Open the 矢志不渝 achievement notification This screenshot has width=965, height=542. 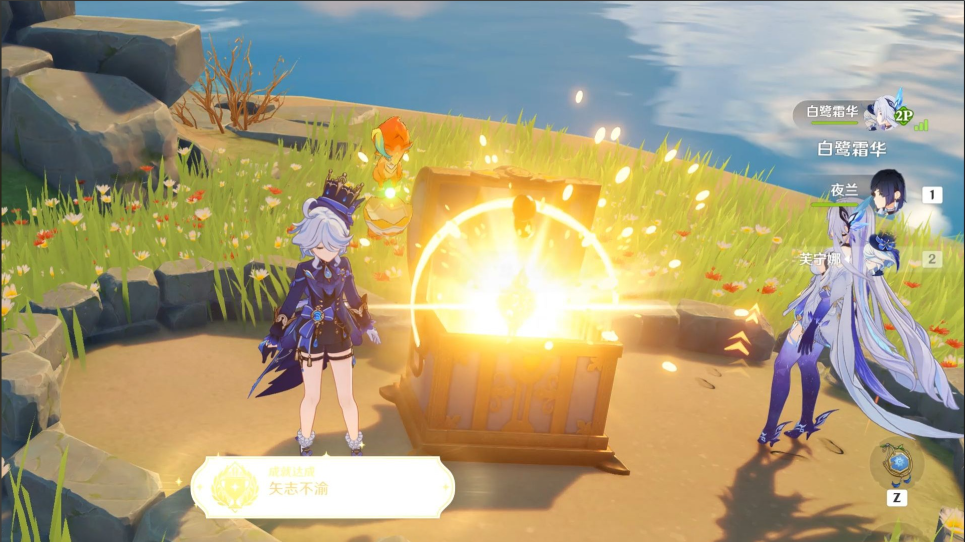coord(322,487)
